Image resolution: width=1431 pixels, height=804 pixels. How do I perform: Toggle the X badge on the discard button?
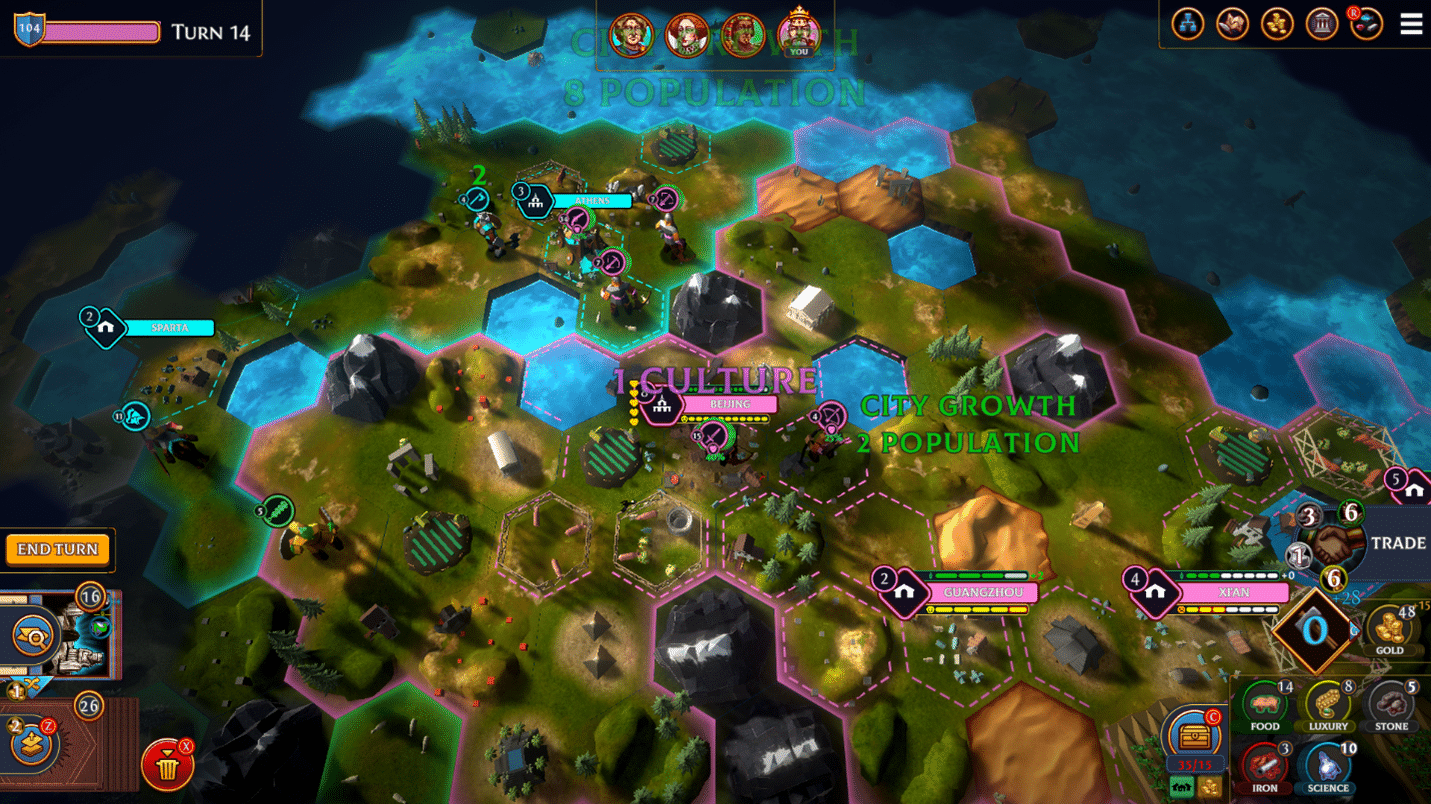(184, 746)
